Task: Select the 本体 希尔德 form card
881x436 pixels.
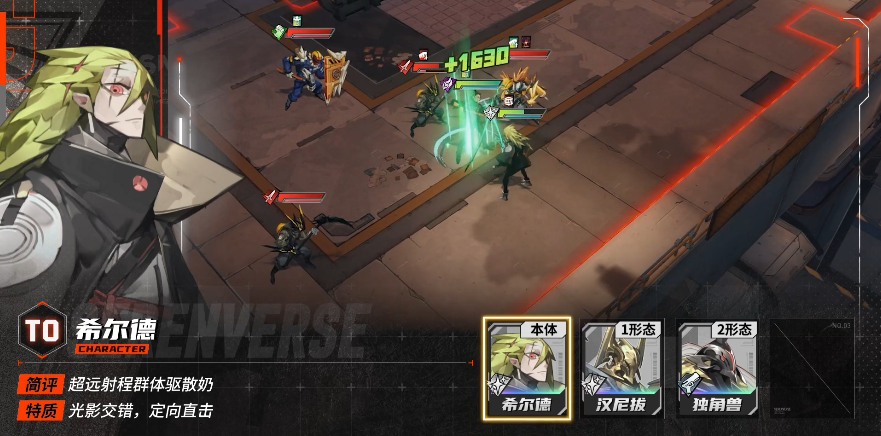Action: (x=527, y=369)
